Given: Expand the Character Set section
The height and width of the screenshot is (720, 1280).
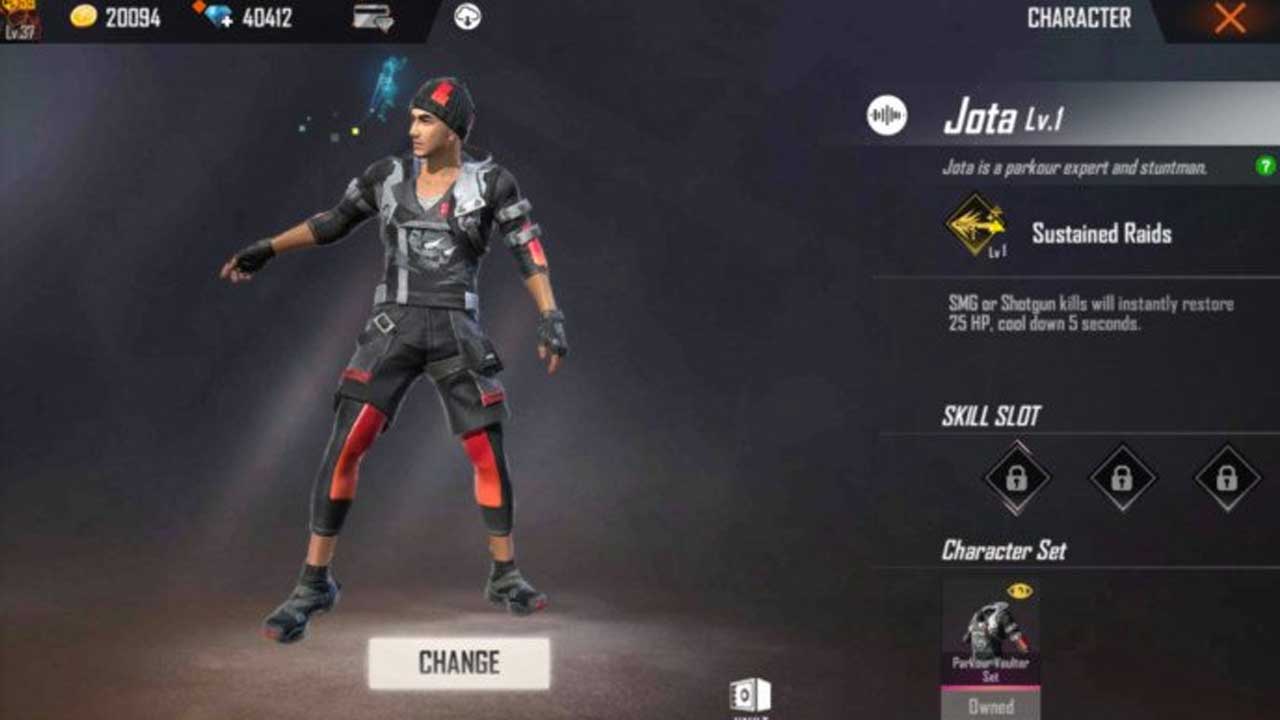Looking at the screenshot, I should coord(1004,551).
